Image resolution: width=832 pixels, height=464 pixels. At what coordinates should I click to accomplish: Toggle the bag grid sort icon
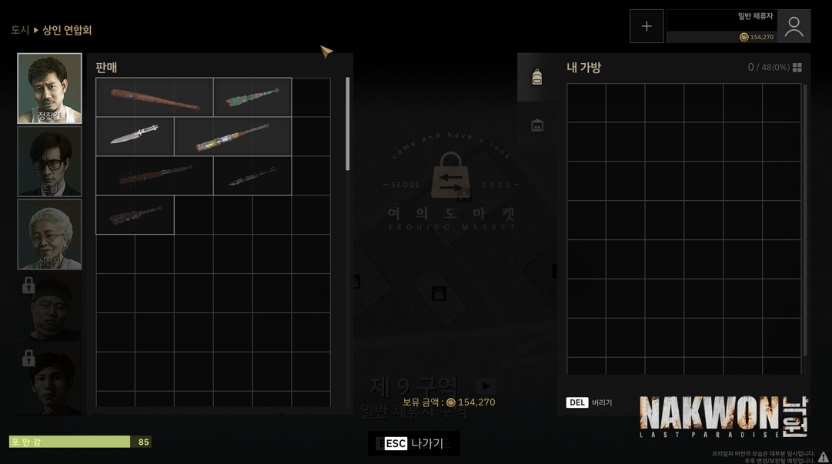click(797, 68)
